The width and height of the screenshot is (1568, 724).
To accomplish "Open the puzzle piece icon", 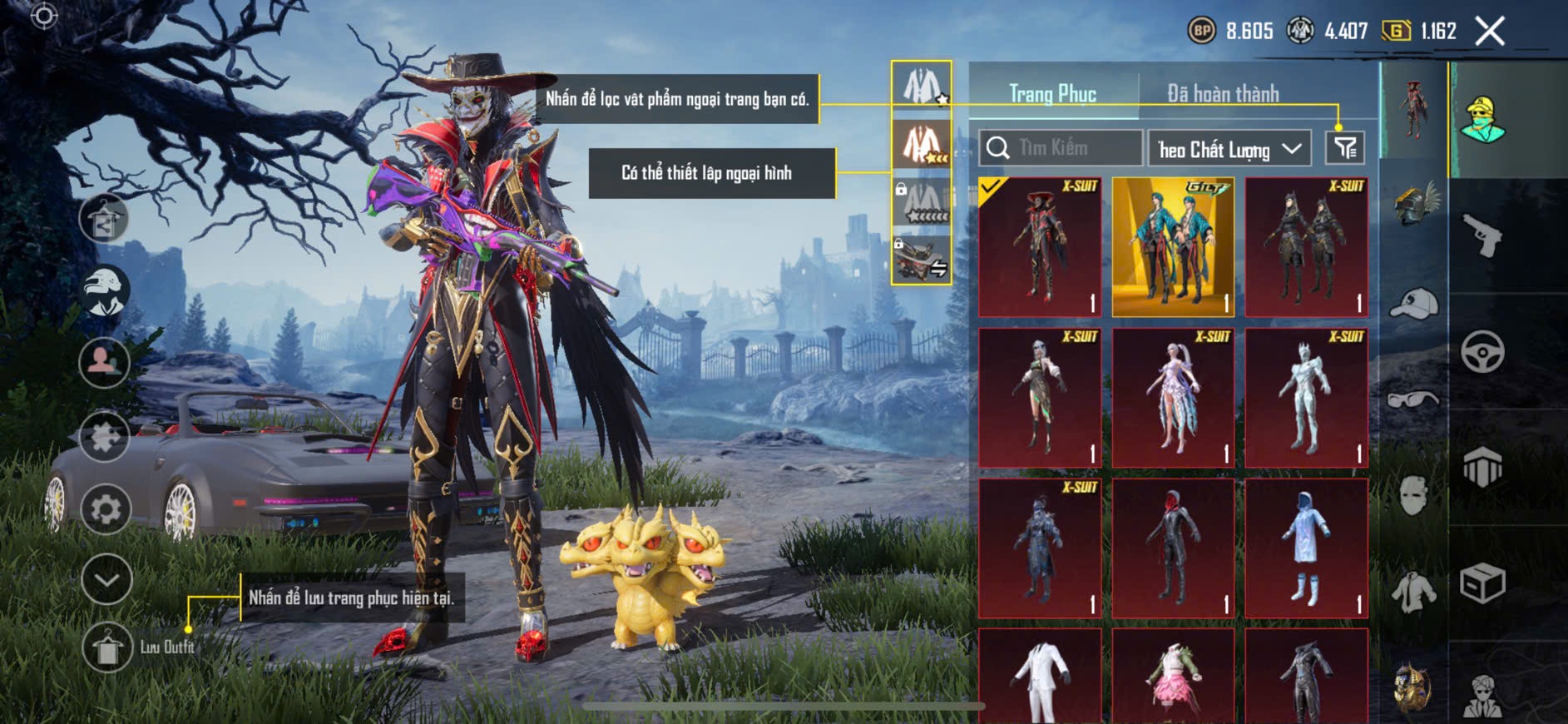I will pyautogui.click(x=105, y=436).
